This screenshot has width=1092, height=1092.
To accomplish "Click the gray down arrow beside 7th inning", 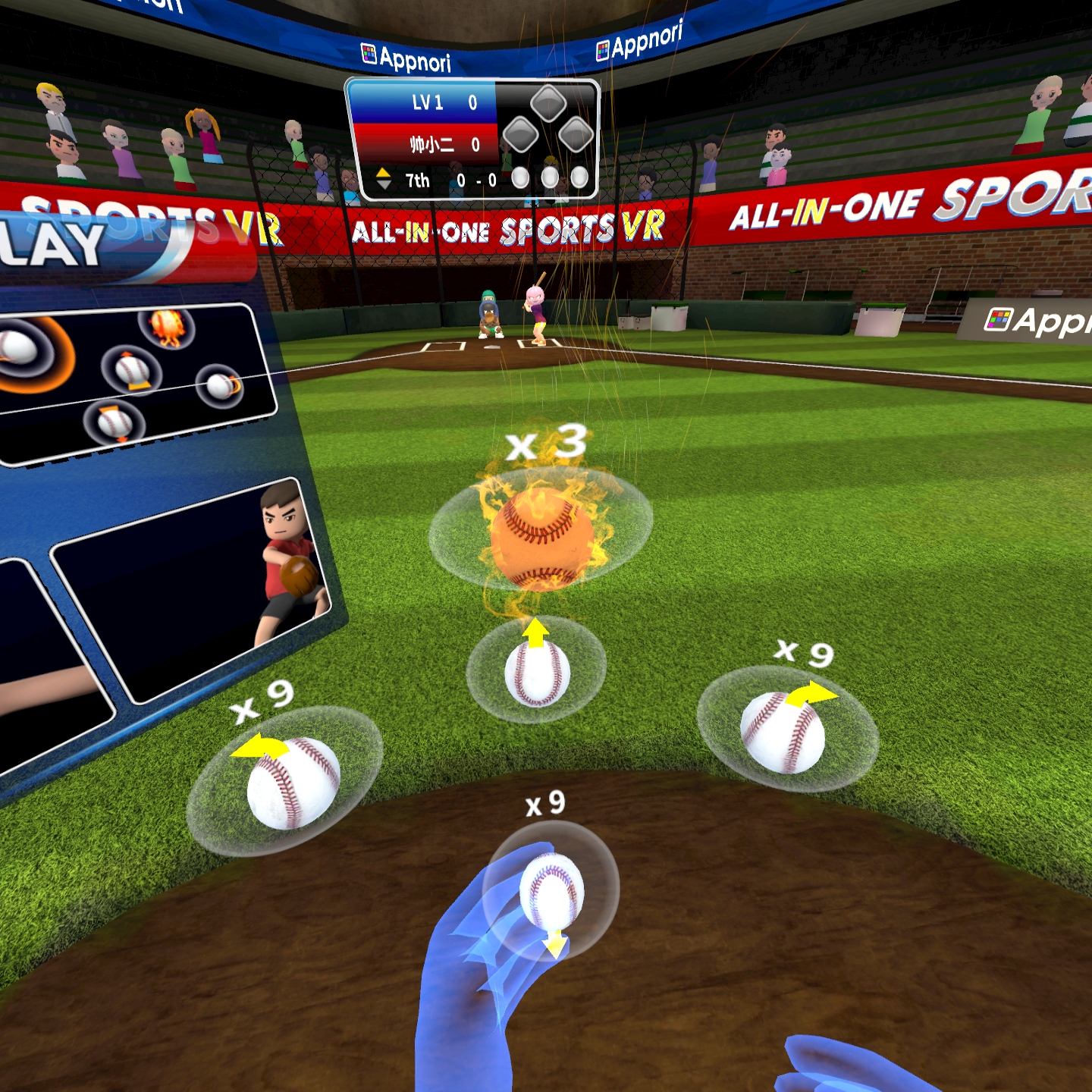I will point(384,184).
